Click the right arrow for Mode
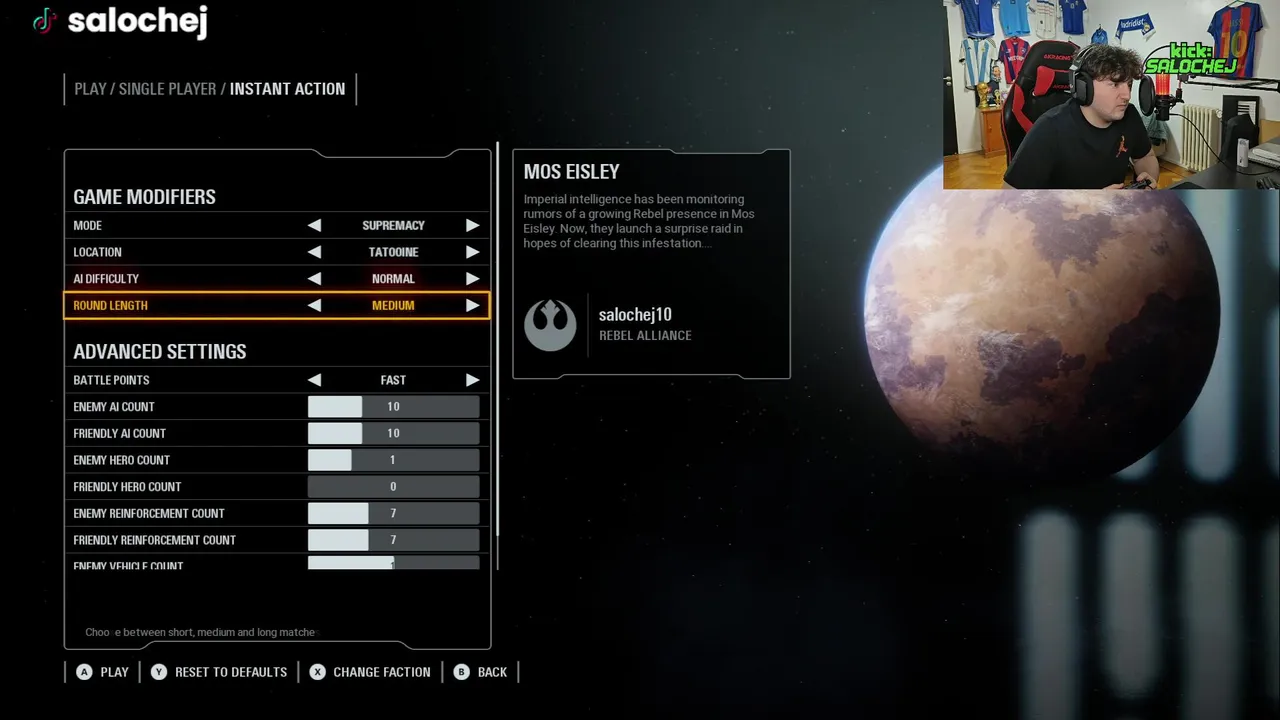Image resolution: width=1280 pixels, height=720 pixels. point(472,226)
